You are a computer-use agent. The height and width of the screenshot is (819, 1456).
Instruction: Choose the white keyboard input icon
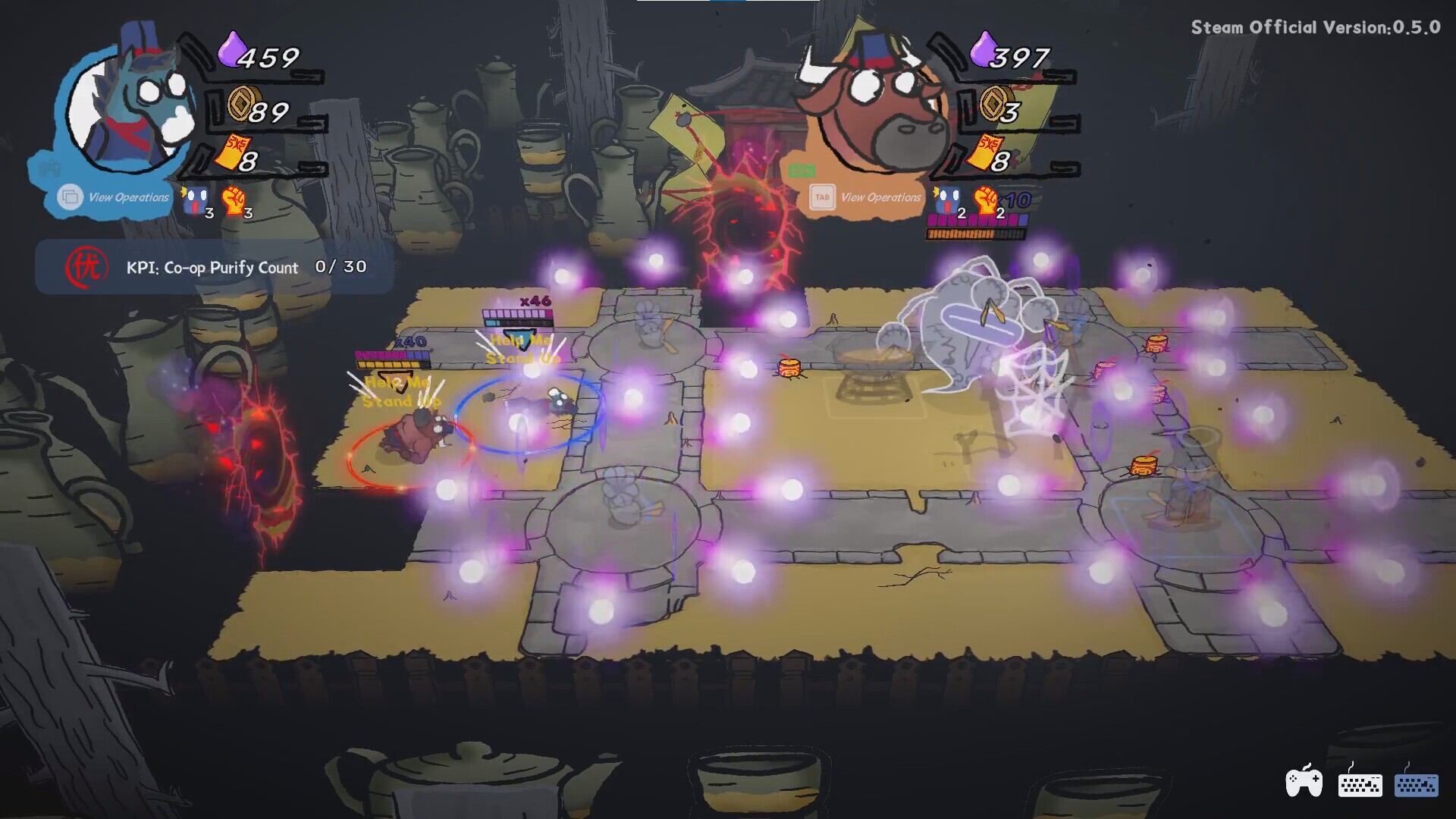[1360, 783]
